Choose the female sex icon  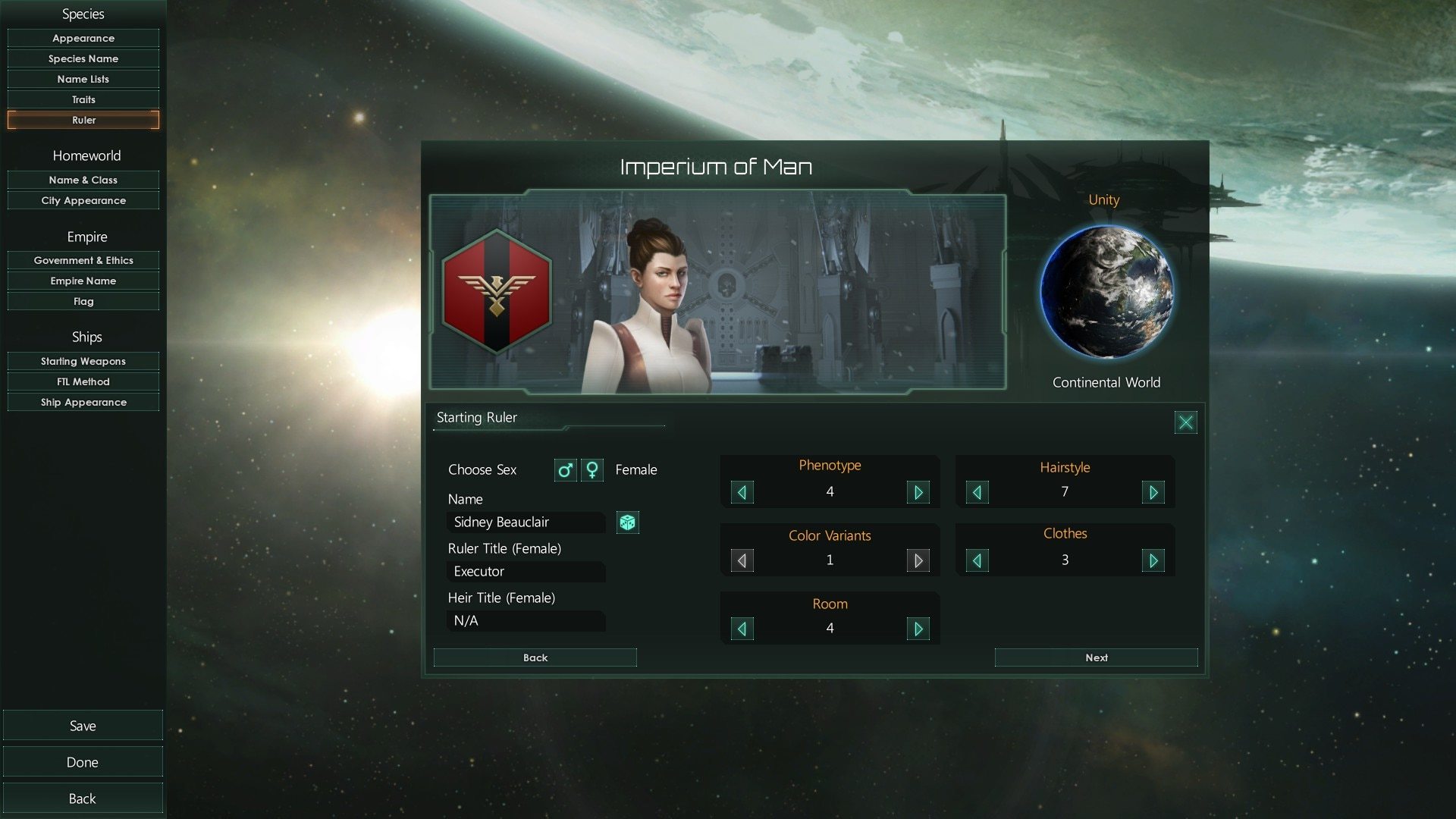point(592,470)
